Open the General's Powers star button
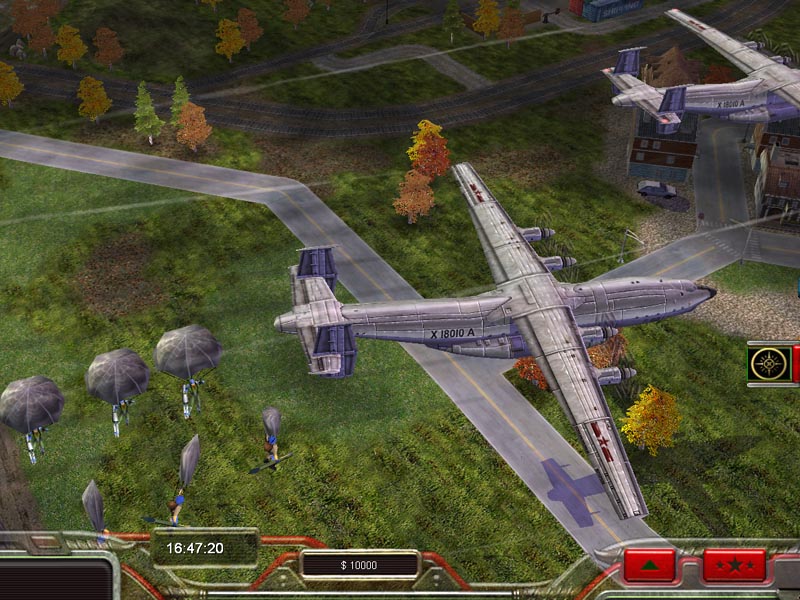 click(733, 565)
